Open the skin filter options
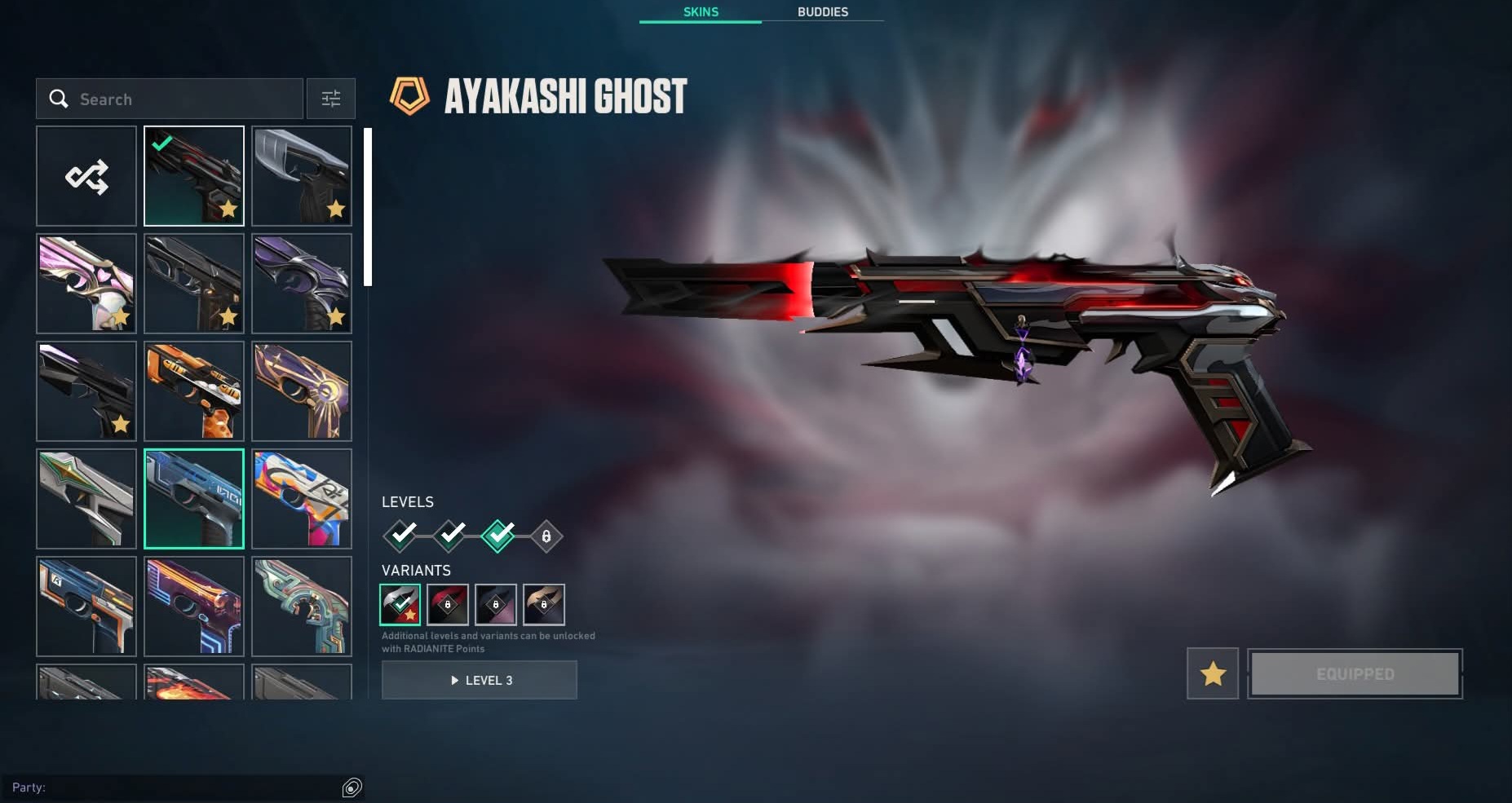The width and height of the screenshot is (1512, 803). (x=330, y=99)
